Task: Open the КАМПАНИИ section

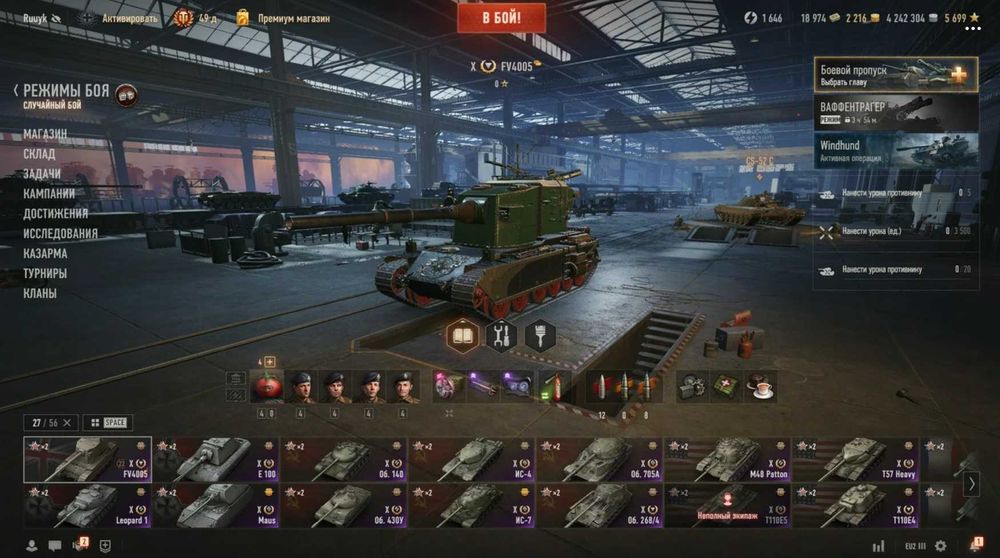Action: click(49, 194)
